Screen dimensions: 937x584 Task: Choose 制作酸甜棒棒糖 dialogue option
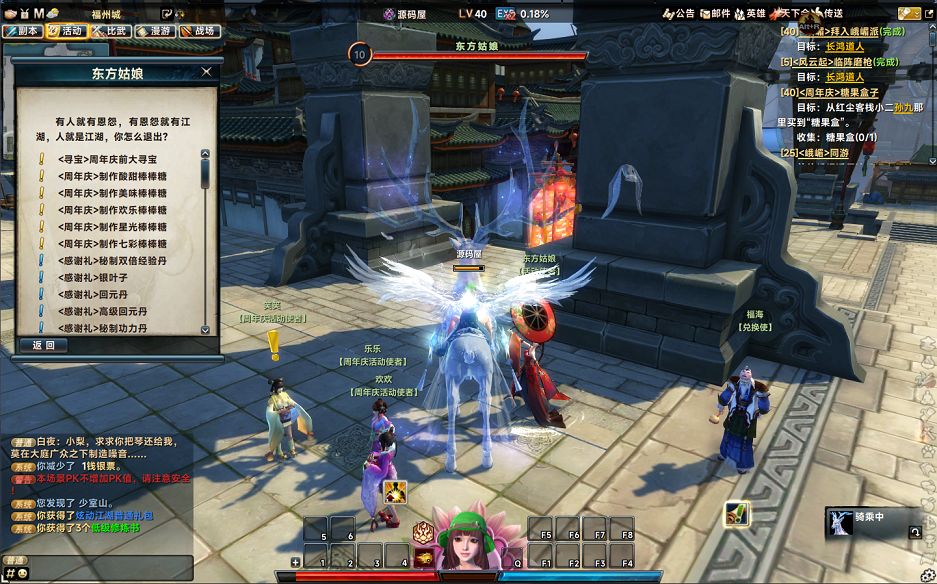(x=112, y=176)
